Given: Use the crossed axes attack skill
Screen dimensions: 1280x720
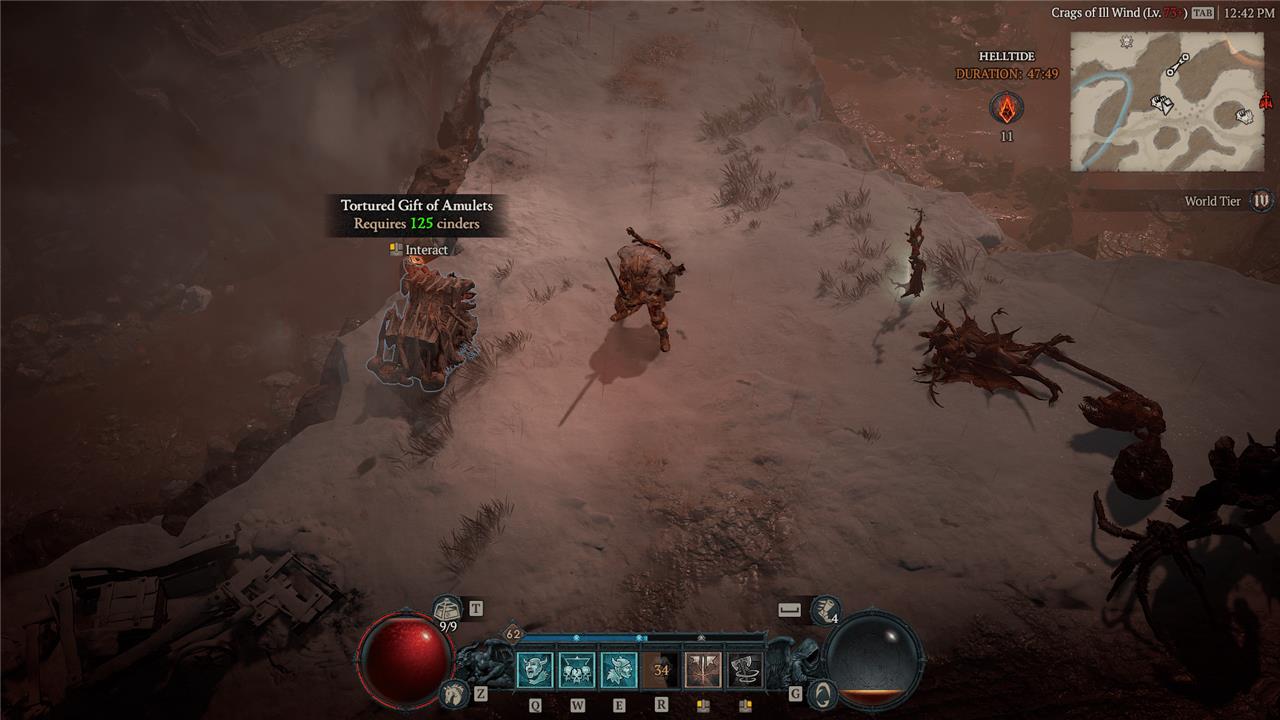Looking at the screenshot, I should [703, 670].
